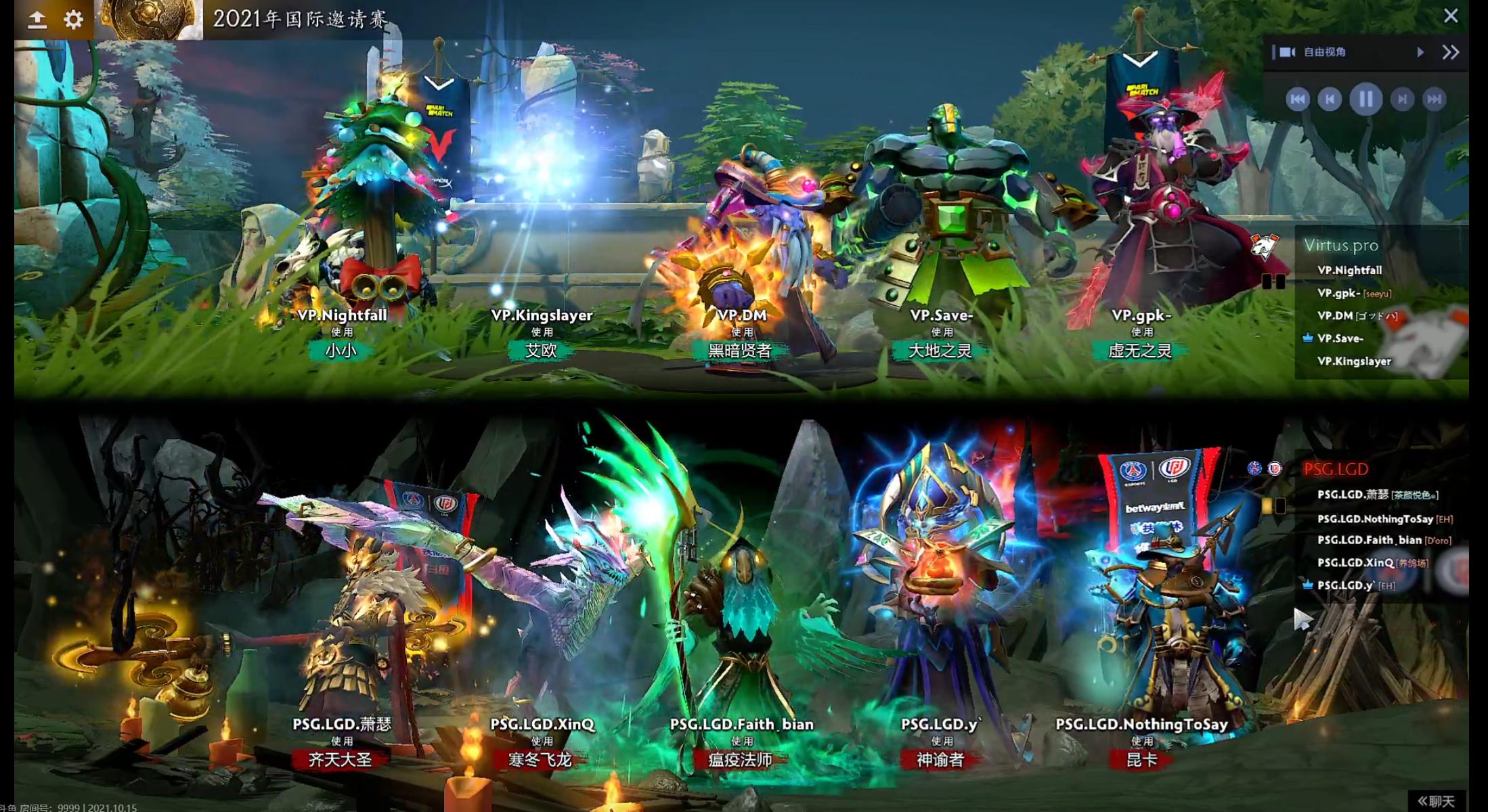1488x812 pixels.
Task: Expand the panel with the double-chevron arrow
Action: point(1451,51)
